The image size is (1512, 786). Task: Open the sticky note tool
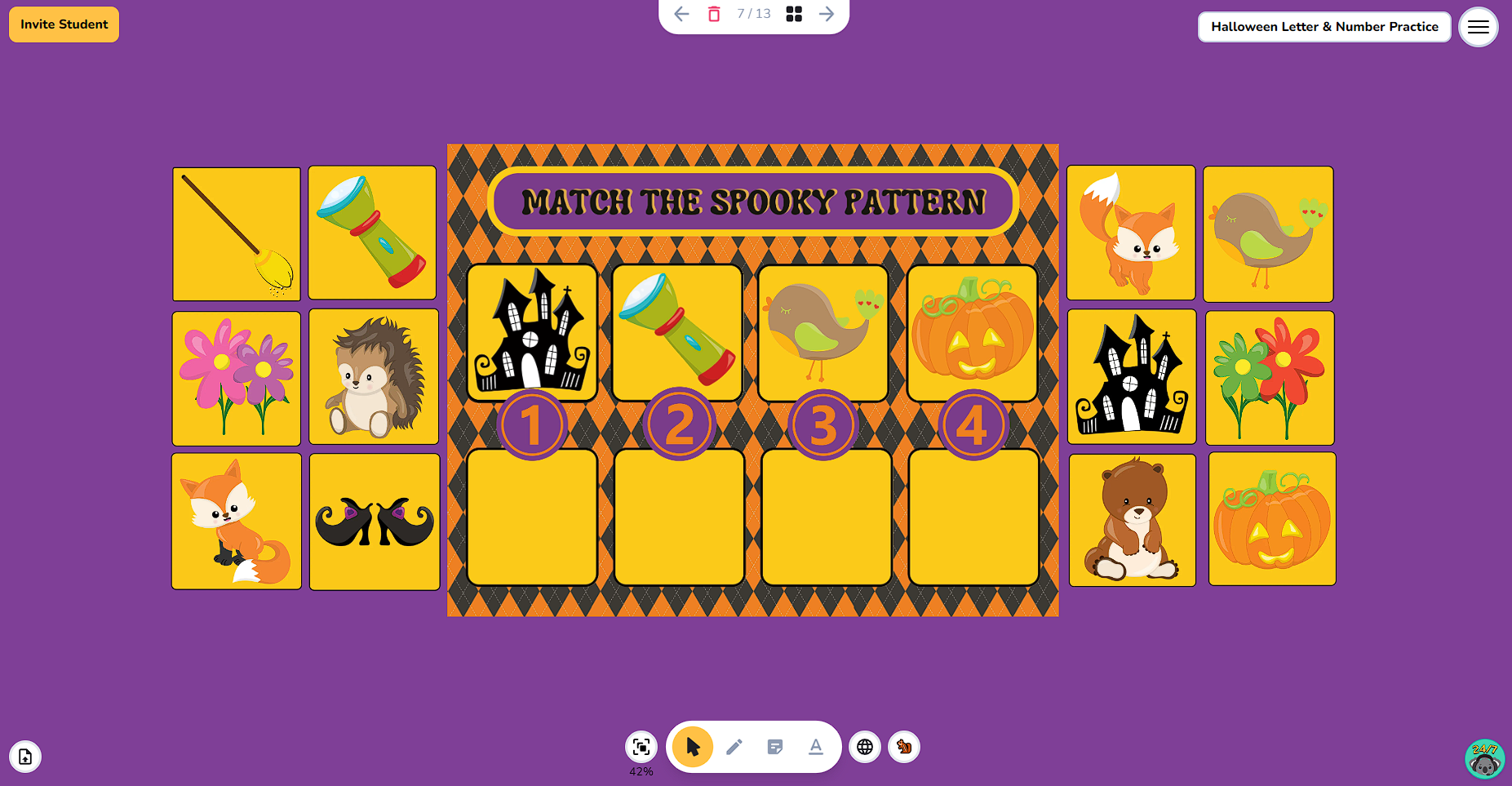[x=774, y=747]
